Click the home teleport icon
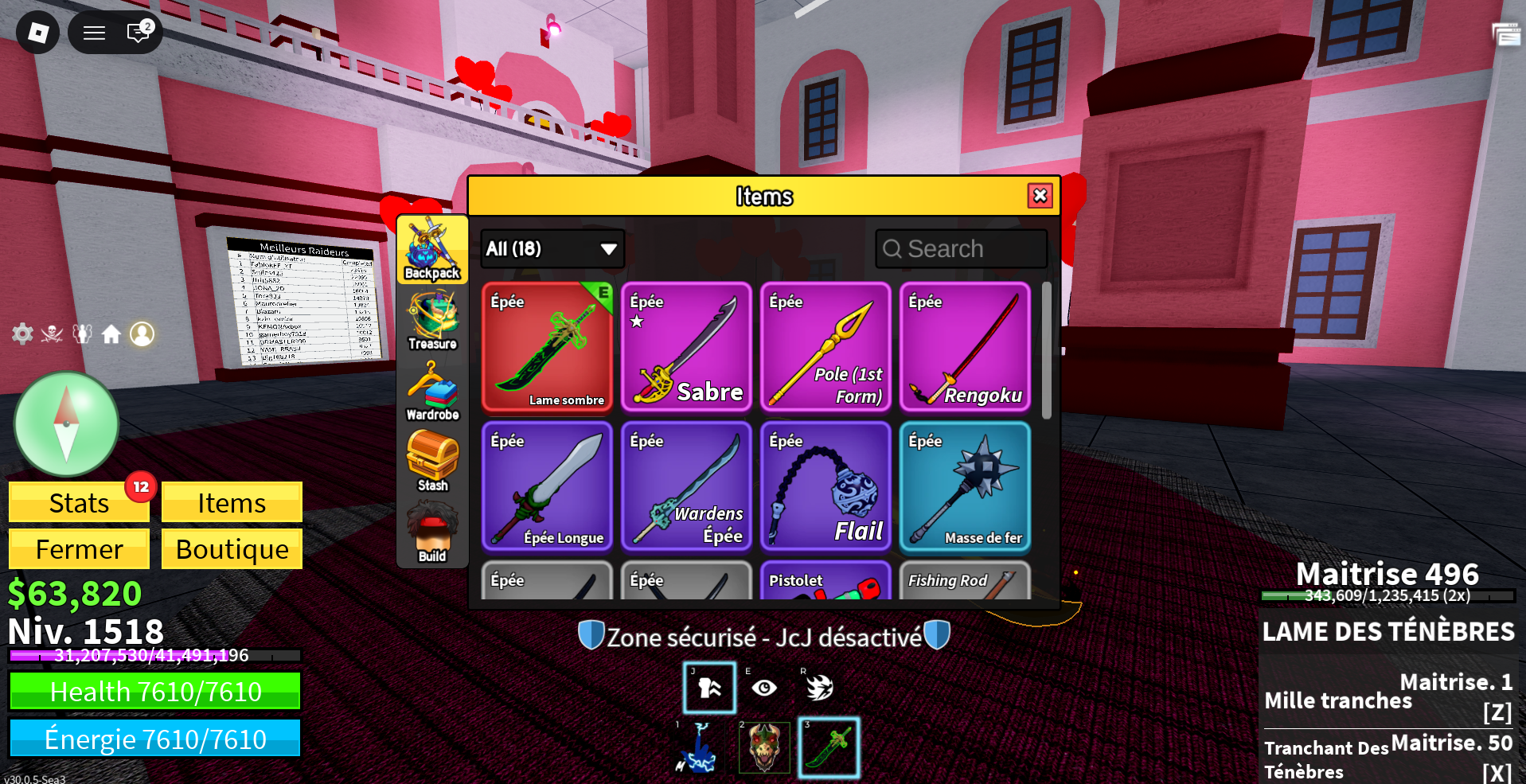This screenshot has height=784, width=1526. pos(112,334)
